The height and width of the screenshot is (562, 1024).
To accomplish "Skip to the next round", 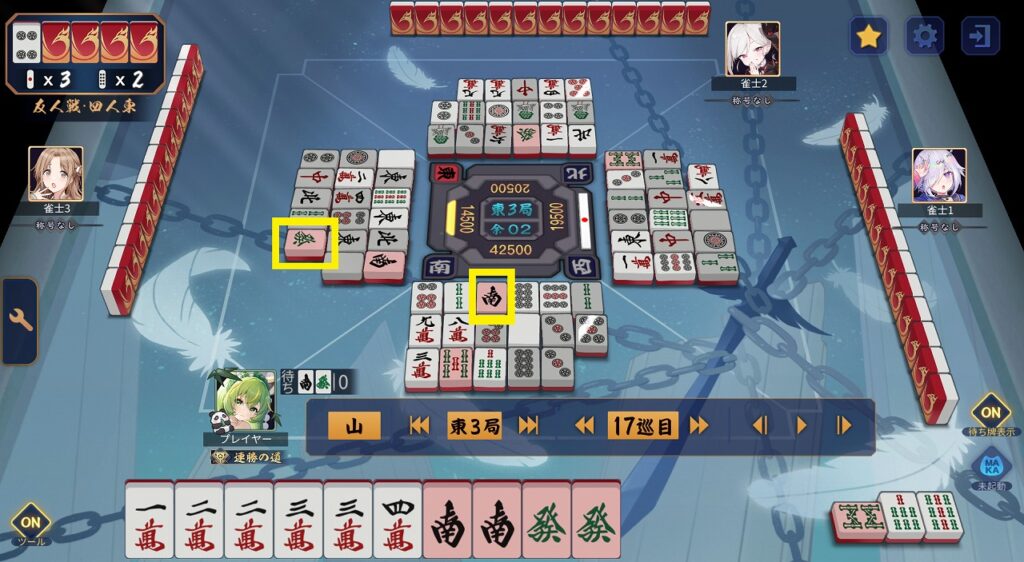I will (x=528, y=426).
